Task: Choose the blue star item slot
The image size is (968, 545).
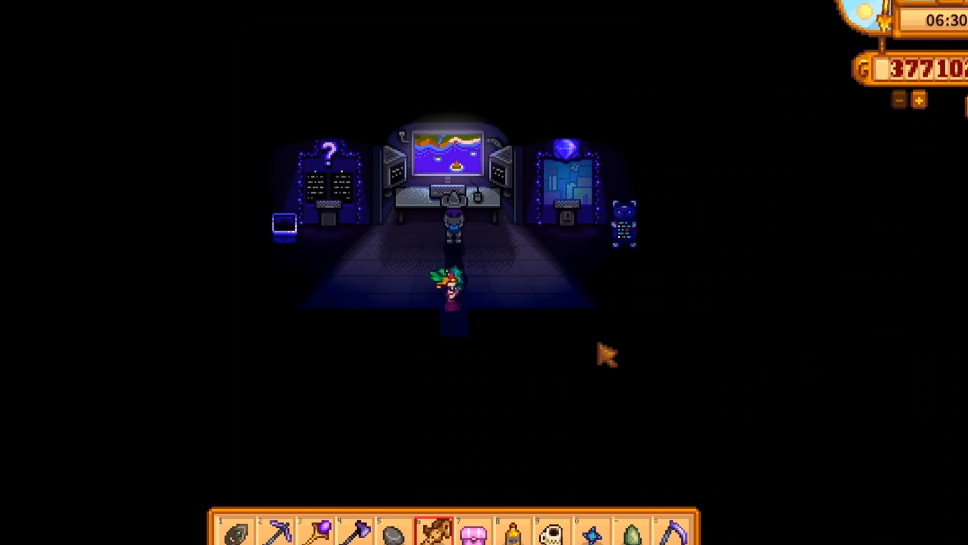Action: click(x=592, y=533)
